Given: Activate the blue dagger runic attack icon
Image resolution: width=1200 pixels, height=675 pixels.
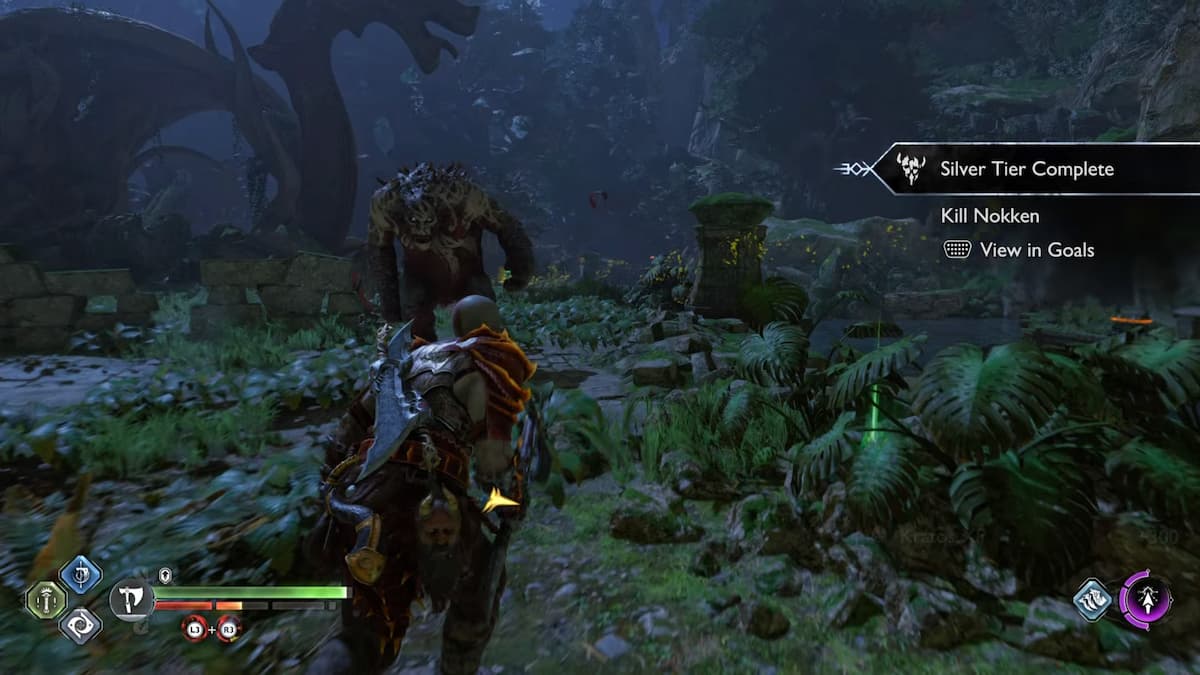Looking at the screenshot, I should click(x=80, y=575).
